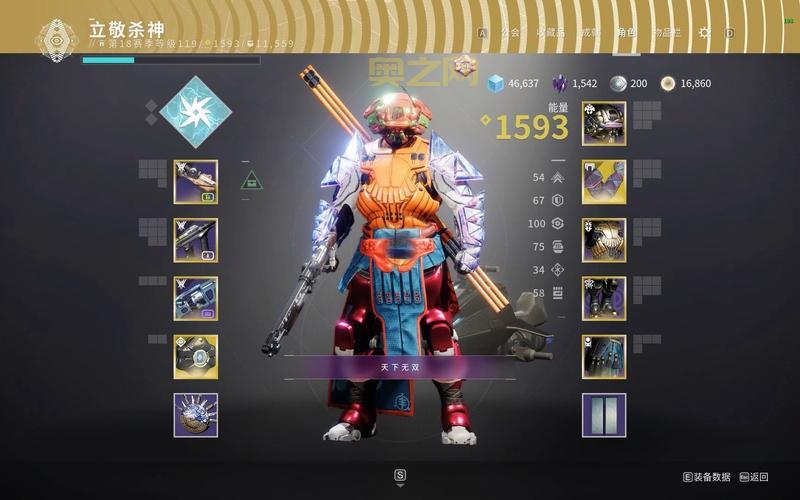Select the equipped power weapon slot
The width and height of the screenshot is (800, 500).
[x=196, y=298]
